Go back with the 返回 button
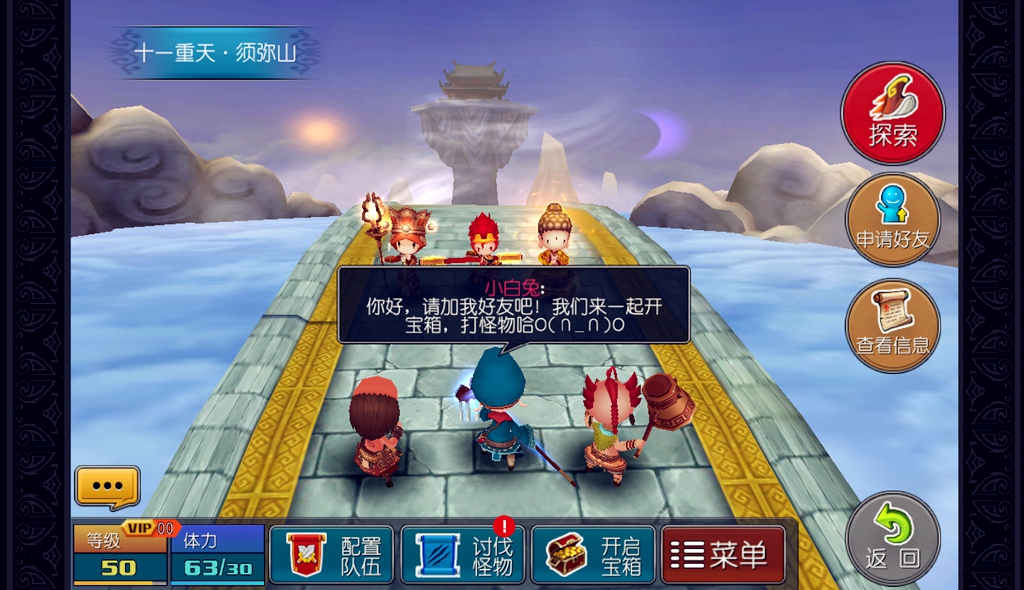 (892, 538)
